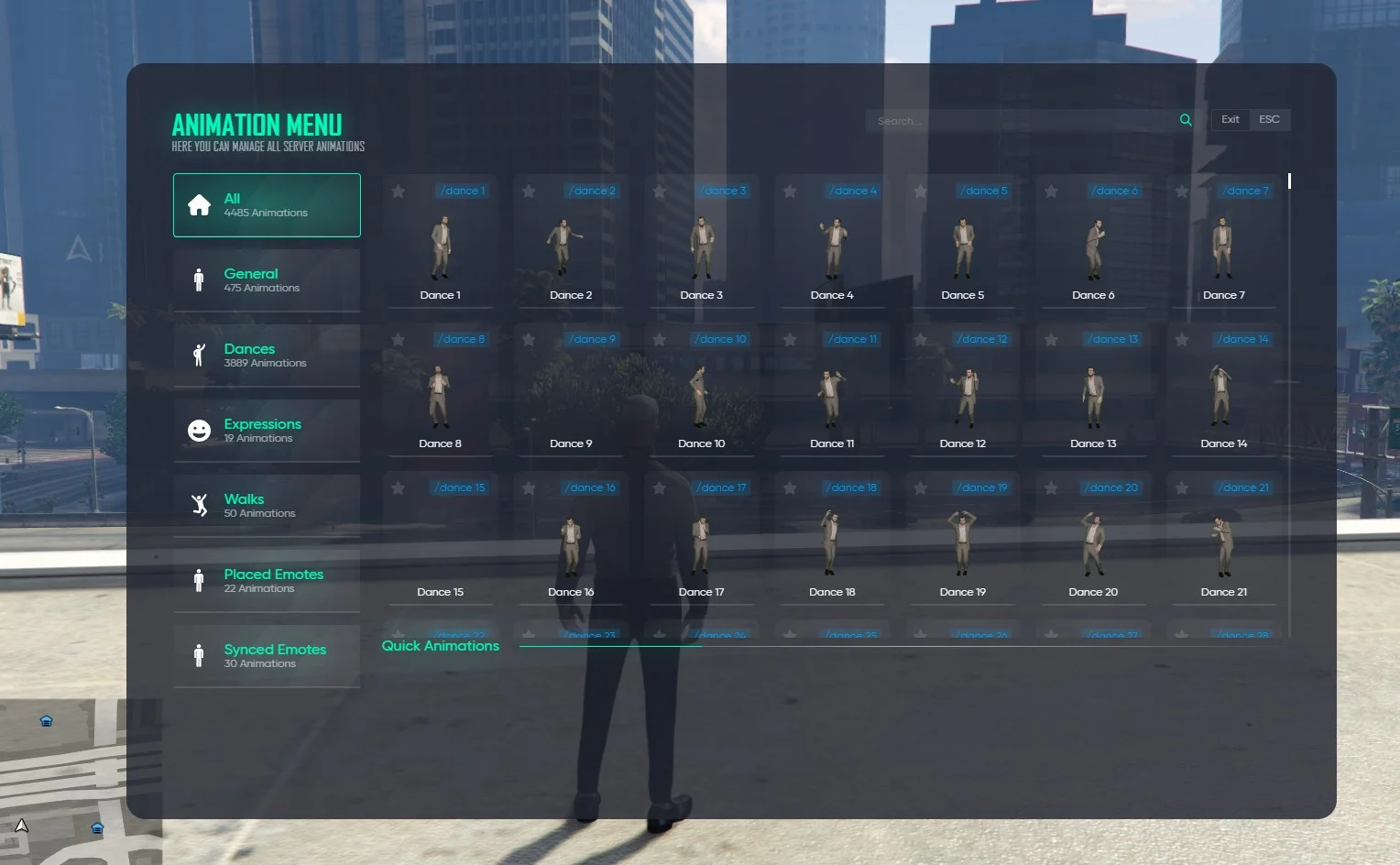Click the animation search field
Screen dimensions: 1400x865
coord(1022,121)
